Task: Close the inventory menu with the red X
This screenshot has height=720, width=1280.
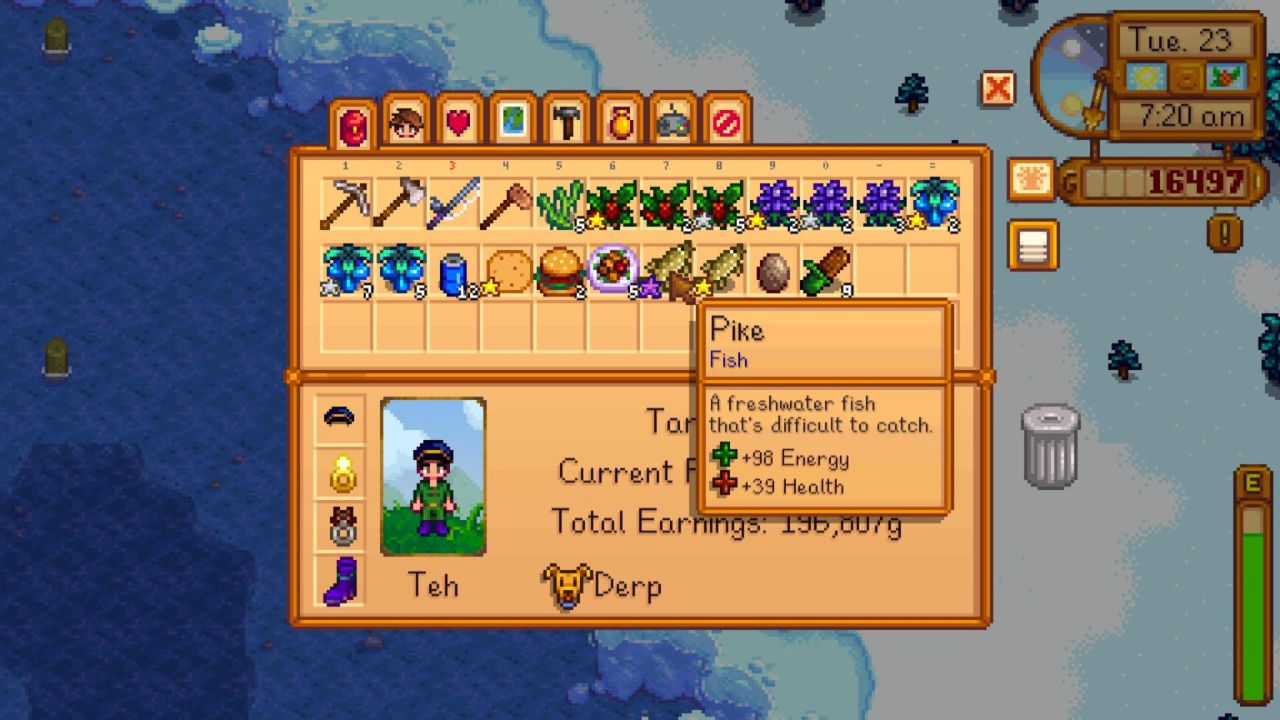Action: (997, 89)
